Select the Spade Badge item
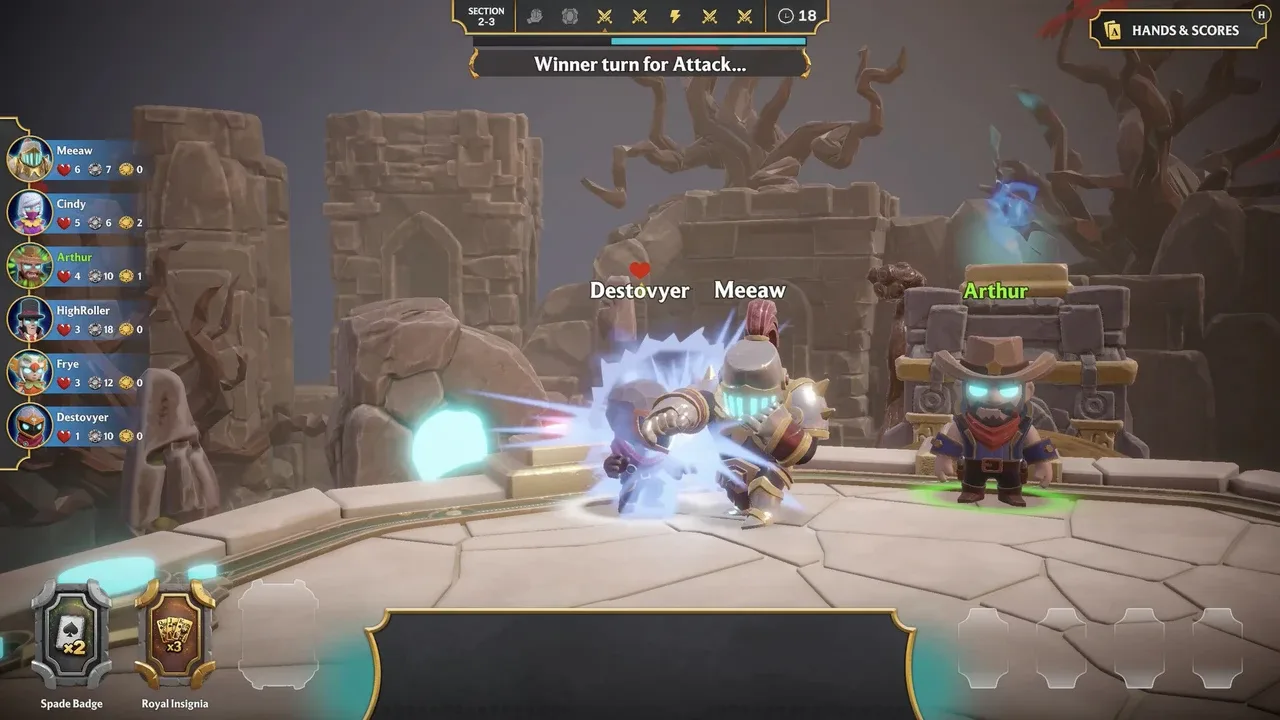The height and width of the screenshot is (720, 1280). [71, 635]
